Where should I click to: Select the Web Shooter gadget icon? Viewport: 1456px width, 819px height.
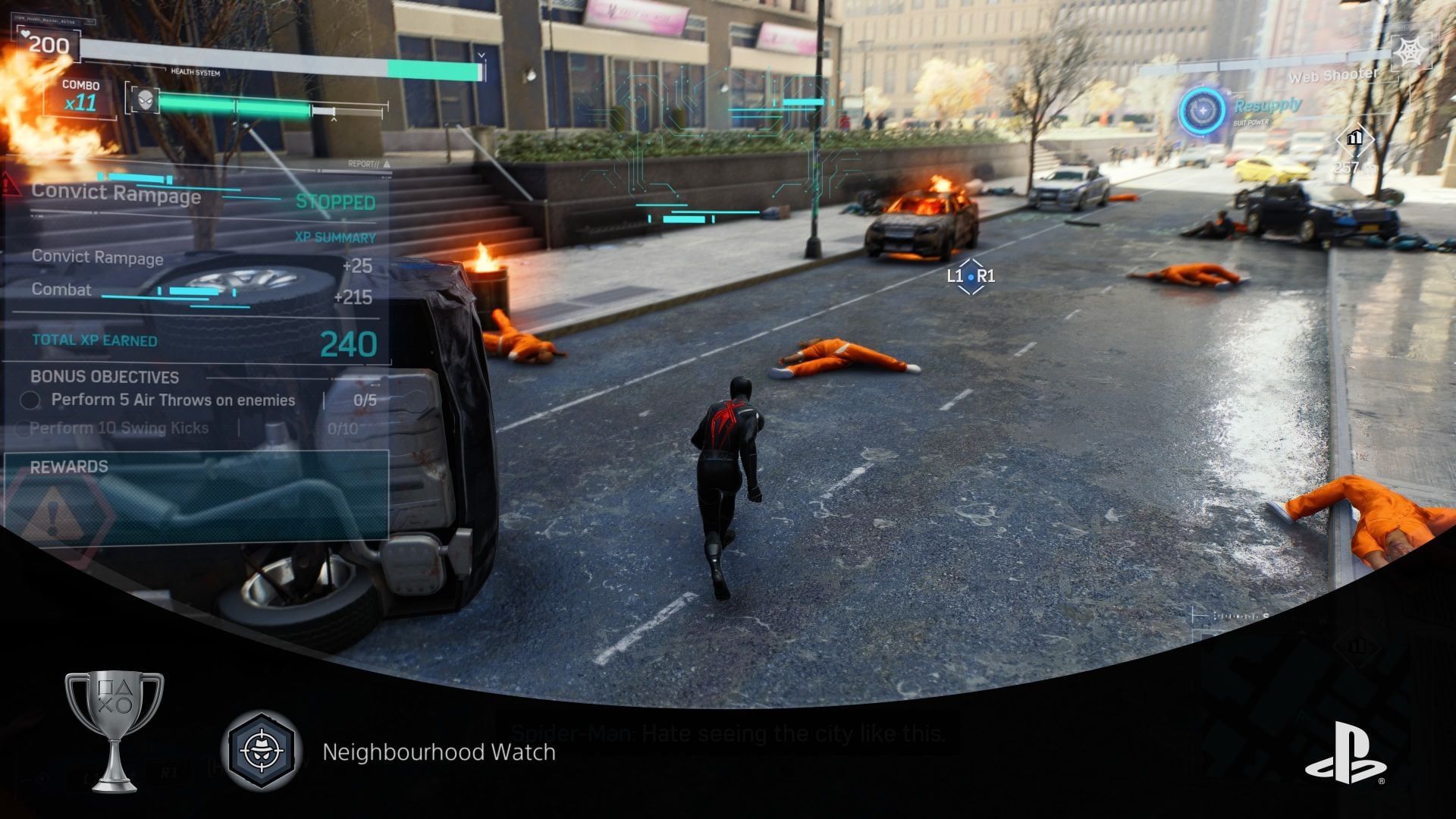point(1410,52)
